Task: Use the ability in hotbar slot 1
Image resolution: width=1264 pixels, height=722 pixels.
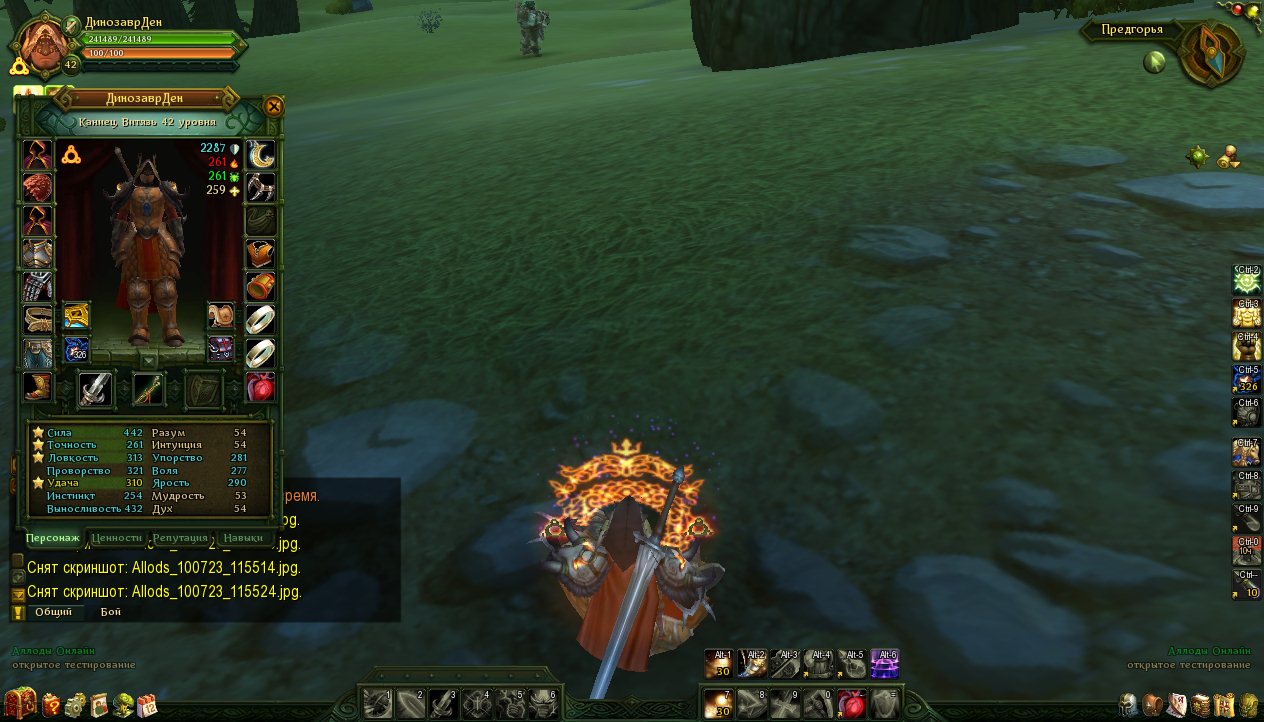Action: pyautogui.click(x=377, y=704)
